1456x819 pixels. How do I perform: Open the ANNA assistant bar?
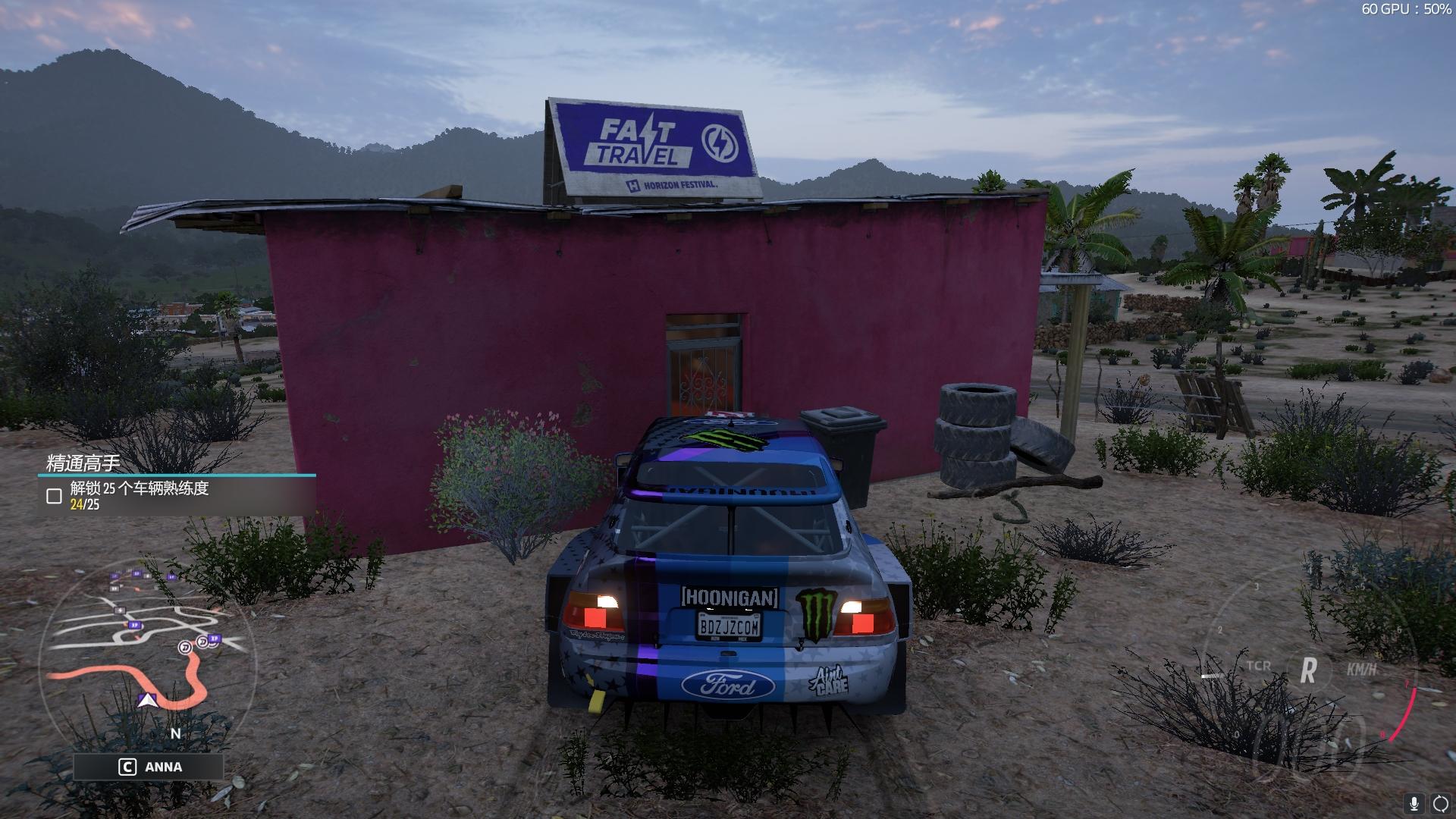pyautogui.click(x=149, y=767)
